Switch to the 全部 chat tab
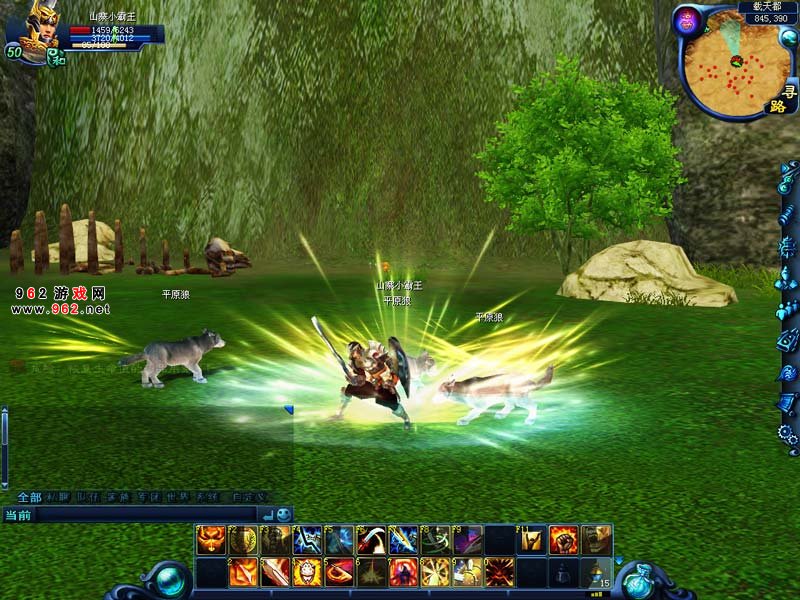The height and width of the screenshot is (600, 800). (x=29, y=497)
